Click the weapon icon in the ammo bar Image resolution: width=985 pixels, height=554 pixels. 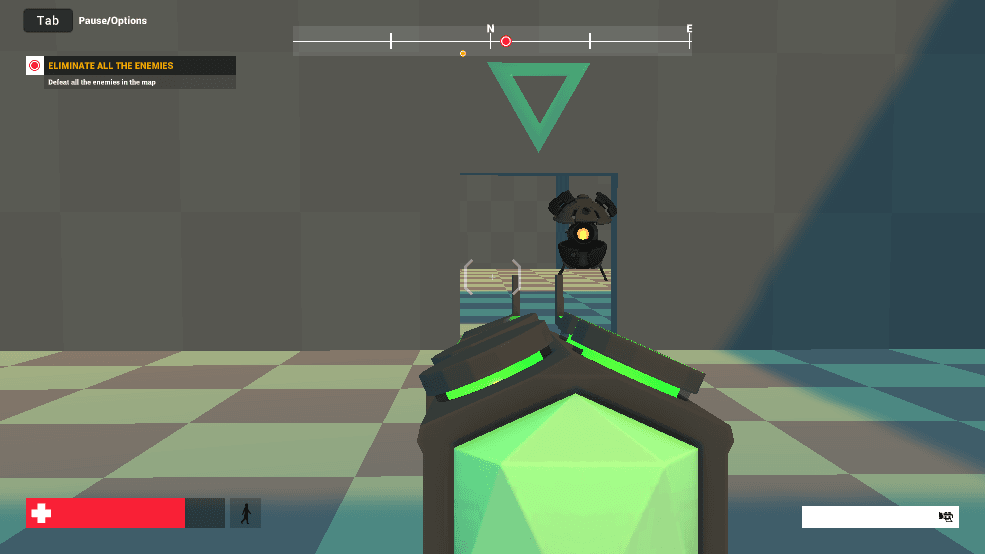point(945,516)
